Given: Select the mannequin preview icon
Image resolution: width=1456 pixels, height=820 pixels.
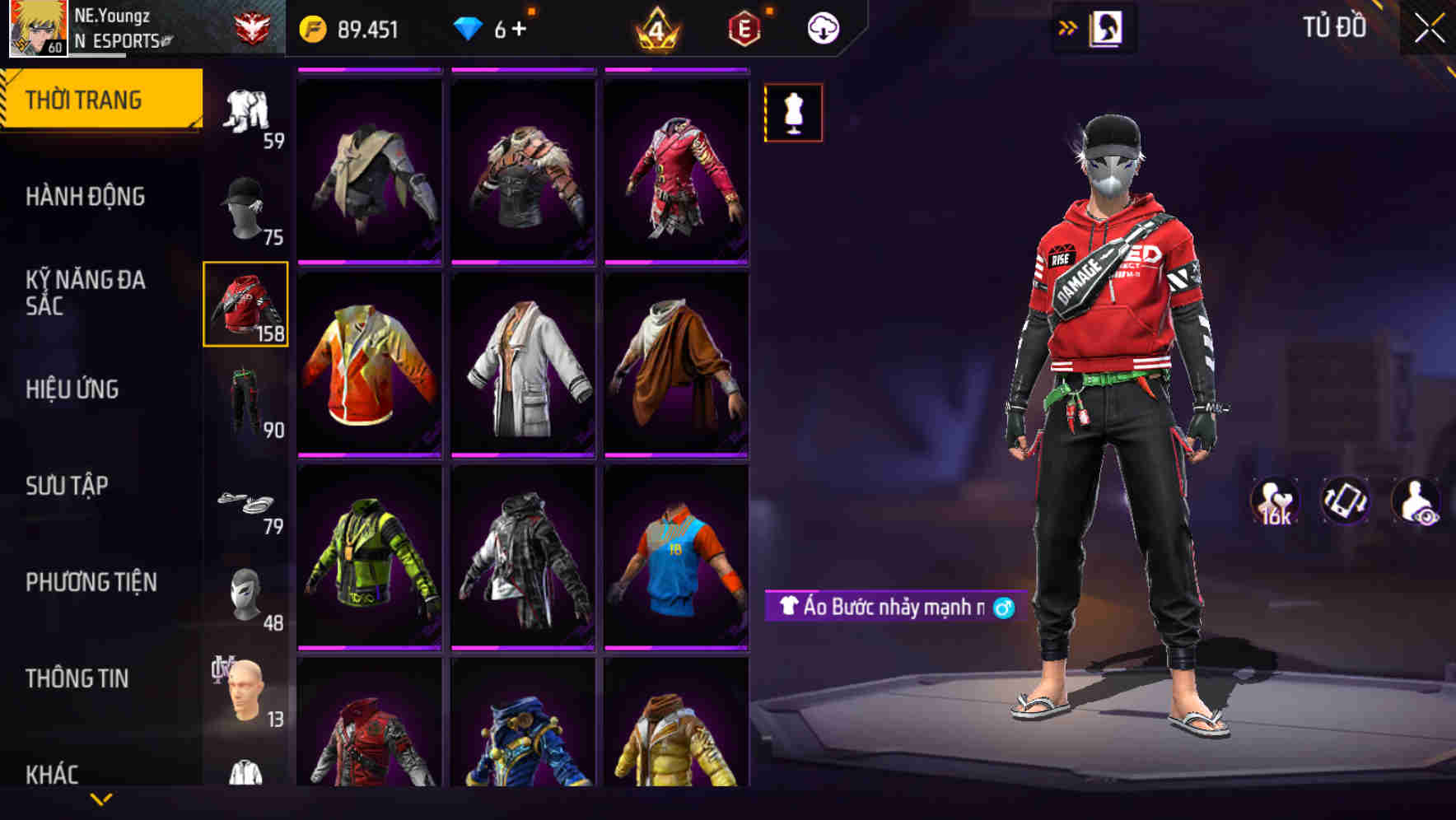Looking at the screenshot, I should (x=793, y=113).
